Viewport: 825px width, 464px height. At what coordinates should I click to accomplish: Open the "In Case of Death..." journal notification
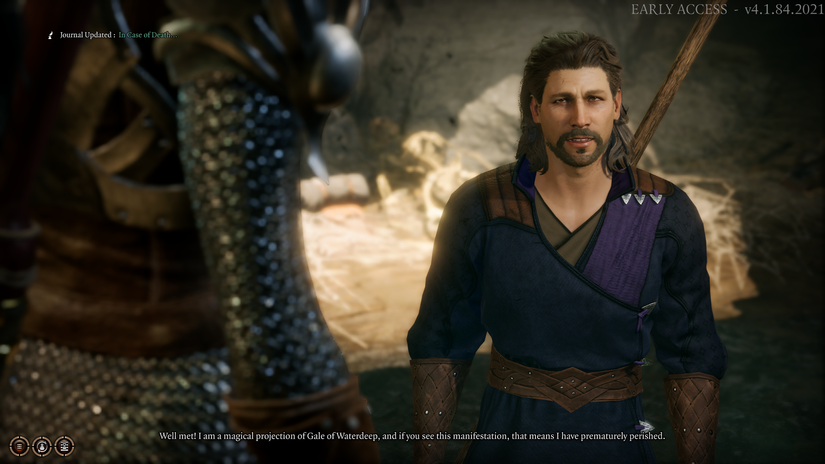point(146,35)
